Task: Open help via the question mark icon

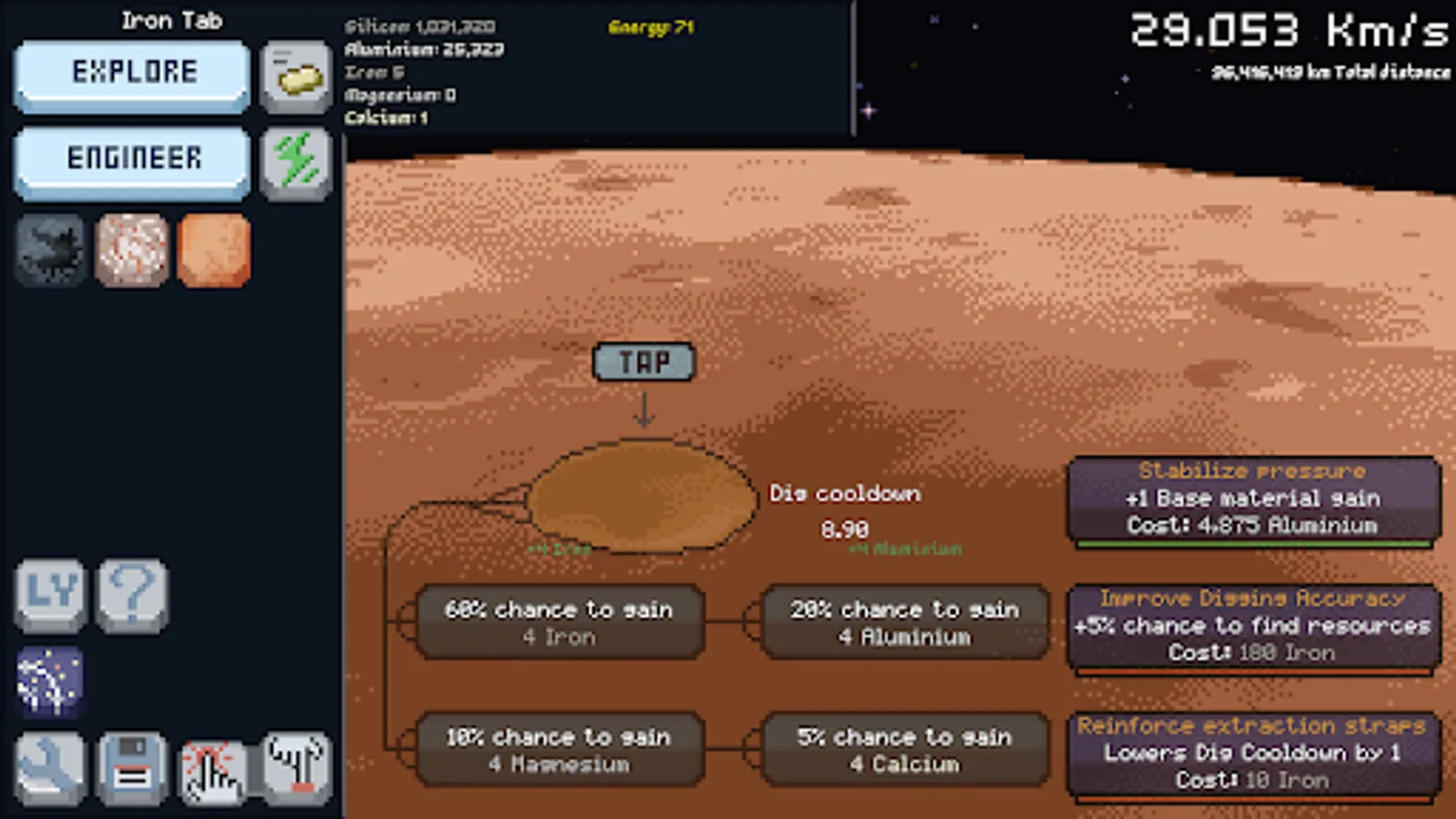Action: pos(132,596)
